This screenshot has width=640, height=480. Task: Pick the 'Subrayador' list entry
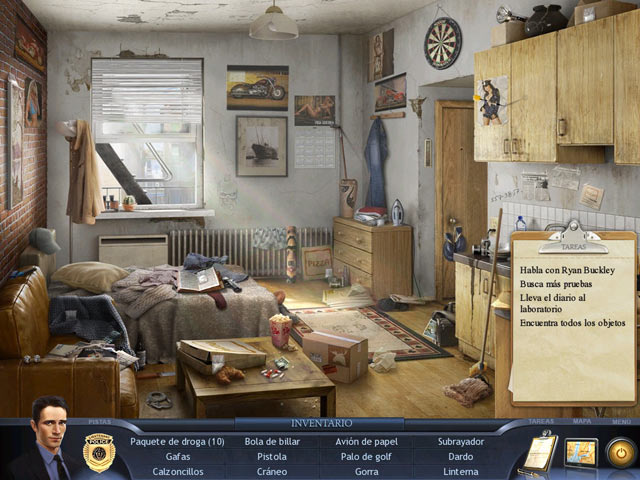tap(460, 441)
